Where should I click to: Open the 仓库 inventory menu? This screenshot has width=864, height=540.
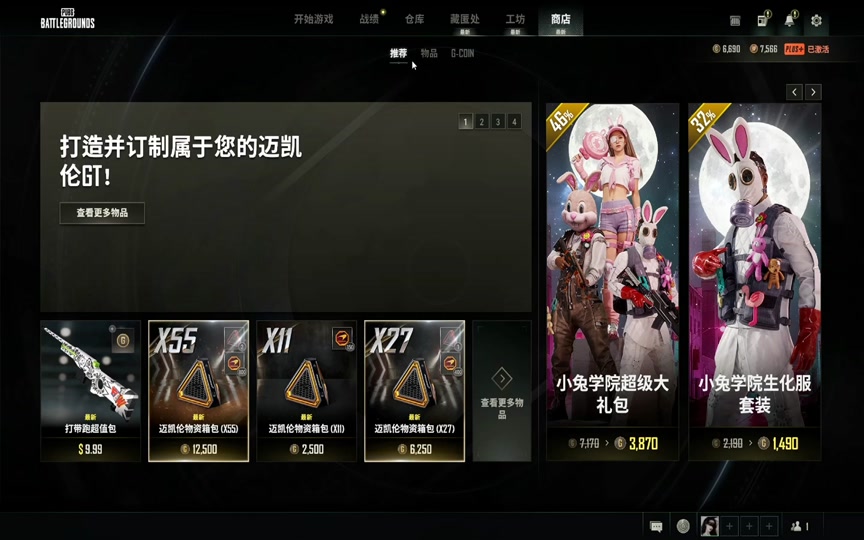(x=414, y=19)
